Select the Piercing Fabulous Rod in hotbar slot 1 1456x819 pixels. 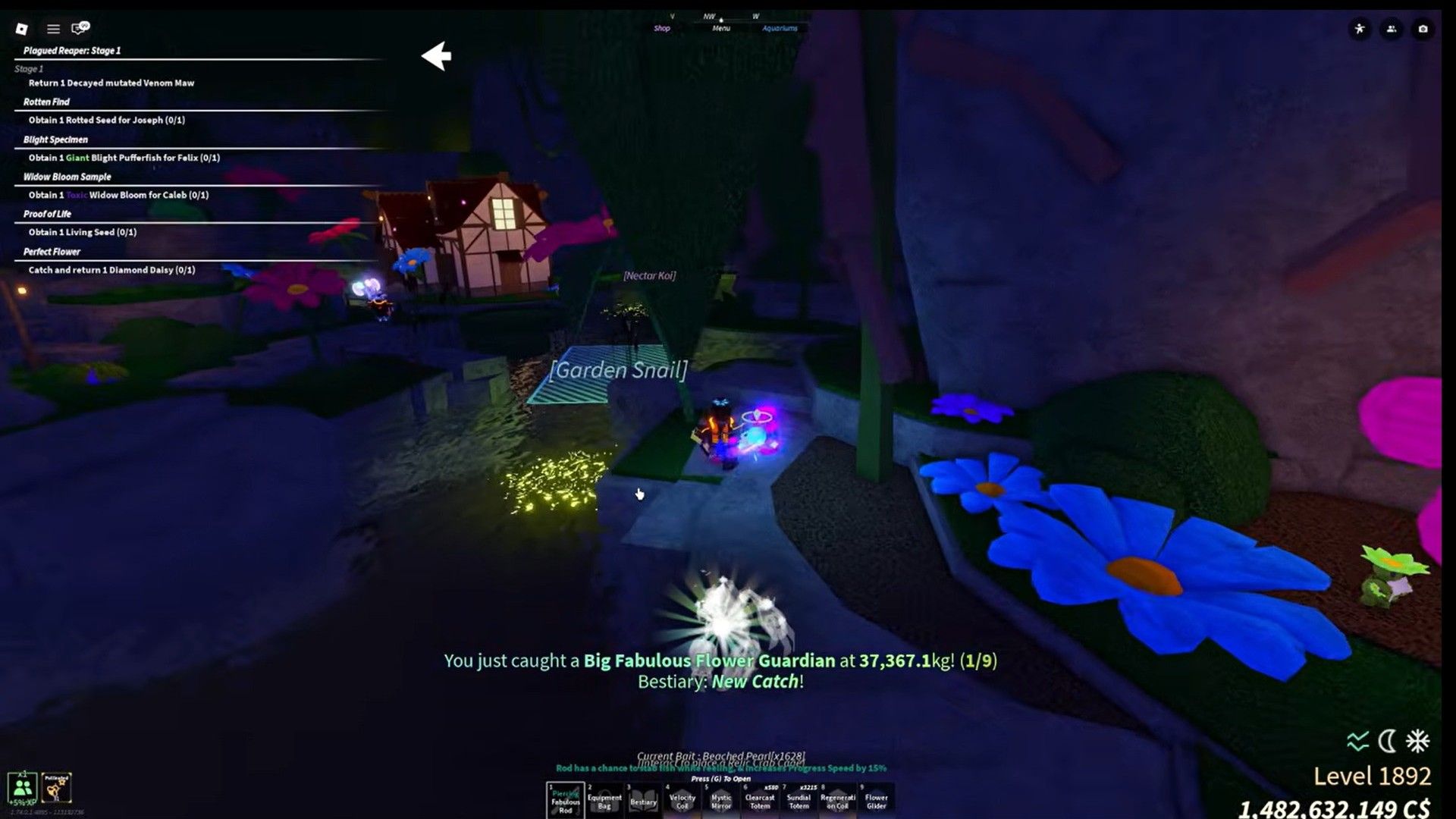click(564, 800)
